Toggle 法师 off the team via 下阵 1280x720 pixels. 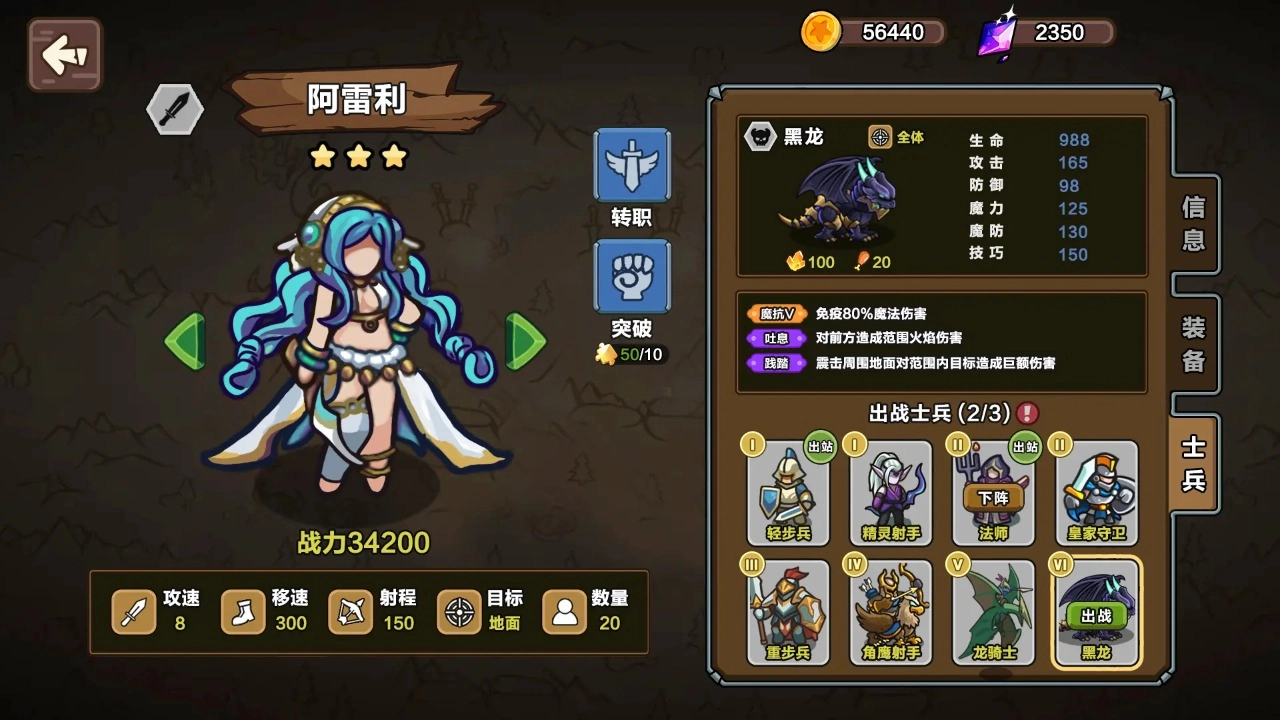[x=993, y=495]
